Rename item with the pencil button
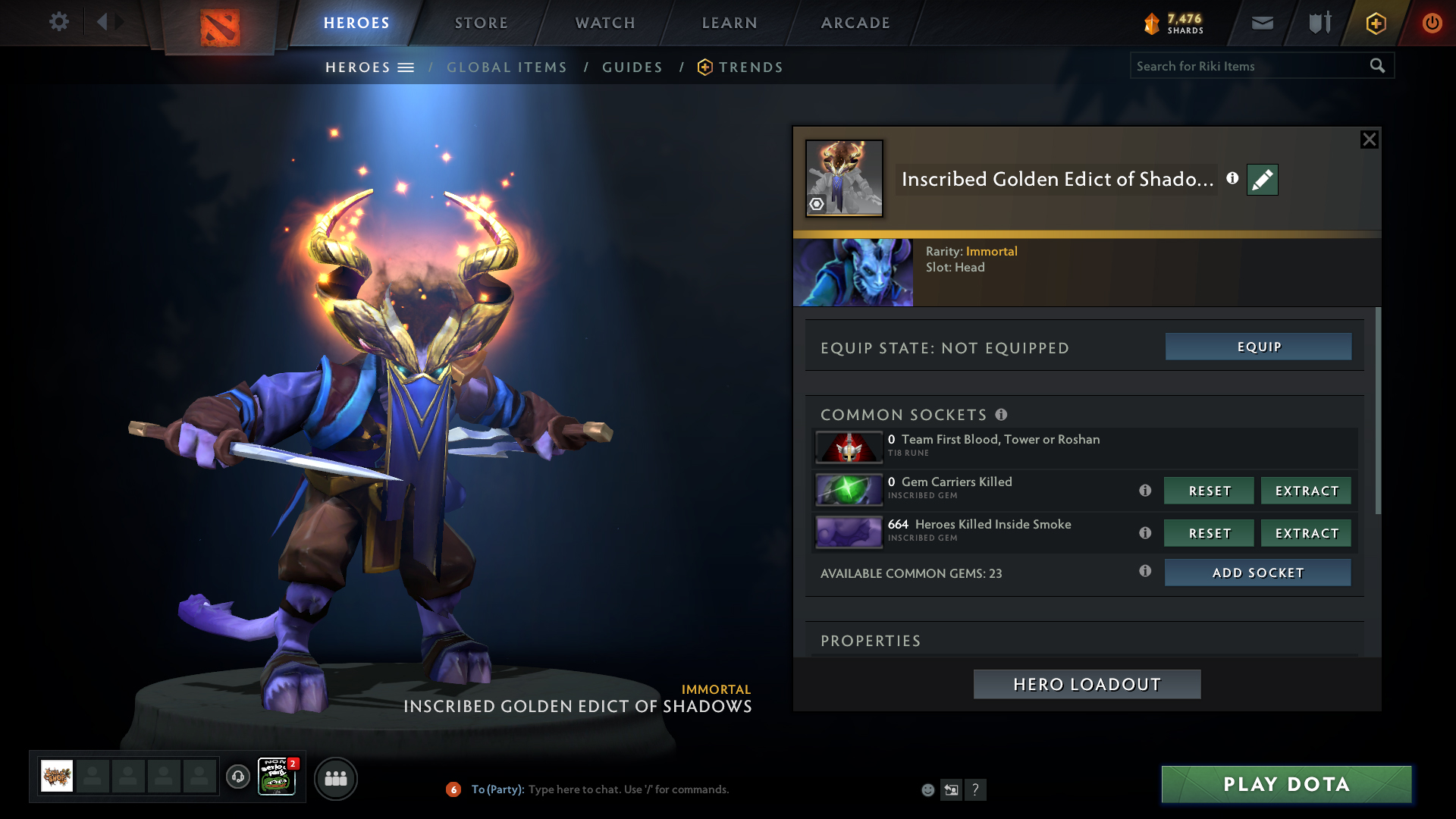Viewport: 1456px width, 819px height. click(1263, 180)
